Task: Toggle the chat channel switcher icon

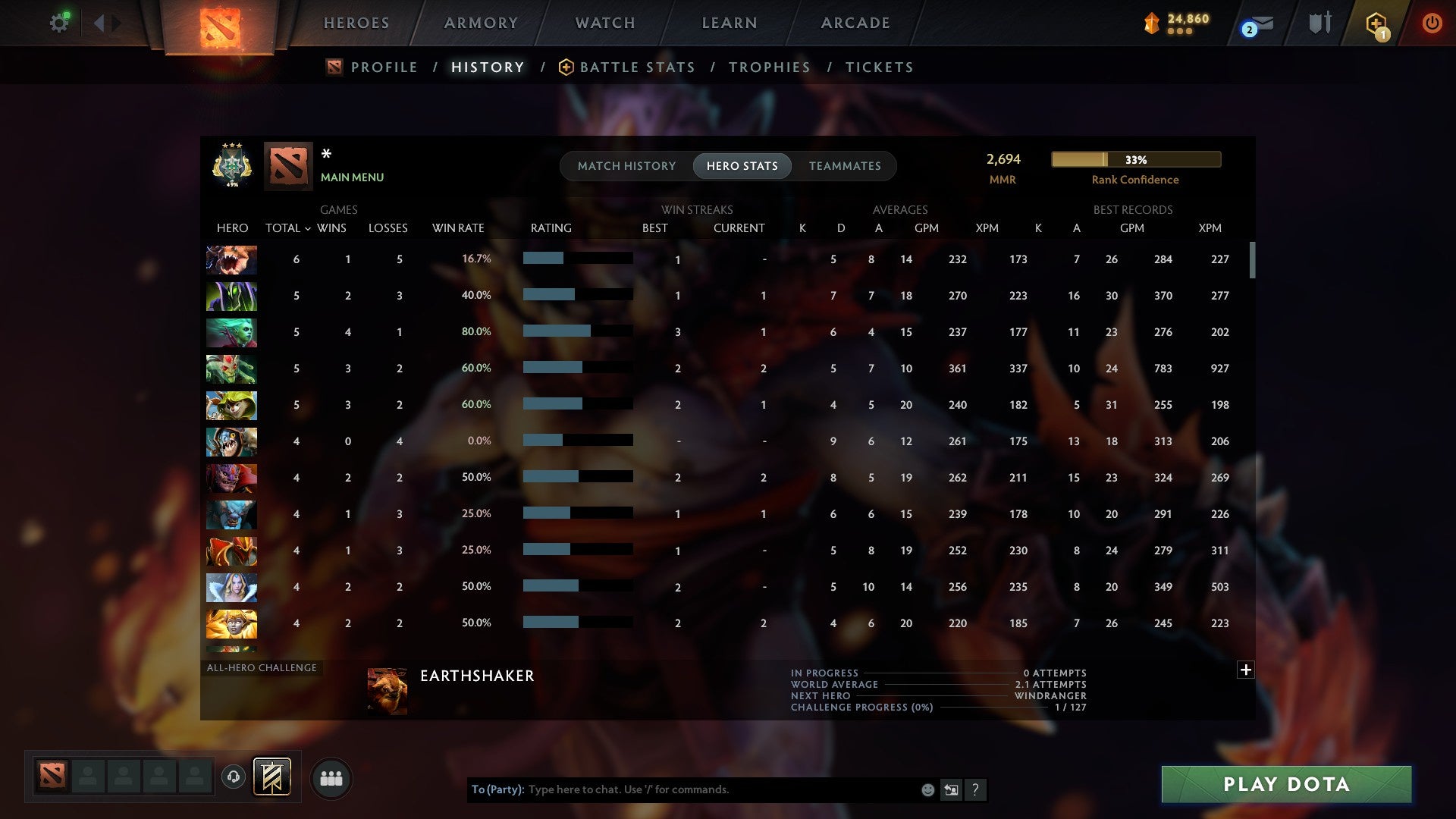Action: pos(951,789)
